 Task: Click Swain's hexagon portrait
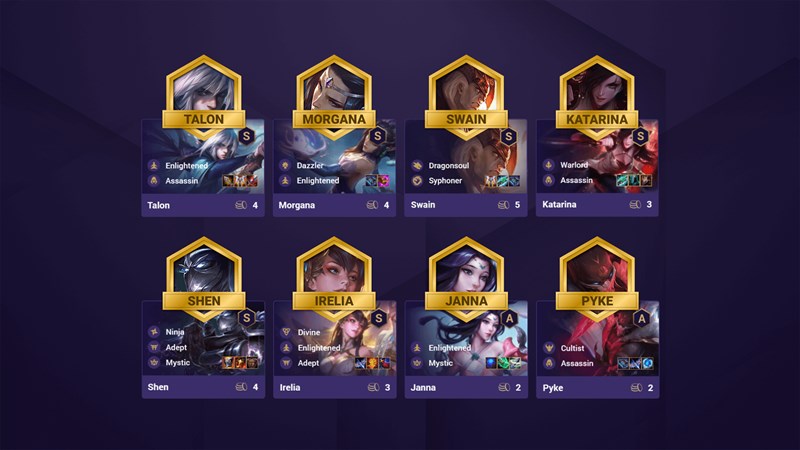[x=466, y=85]
